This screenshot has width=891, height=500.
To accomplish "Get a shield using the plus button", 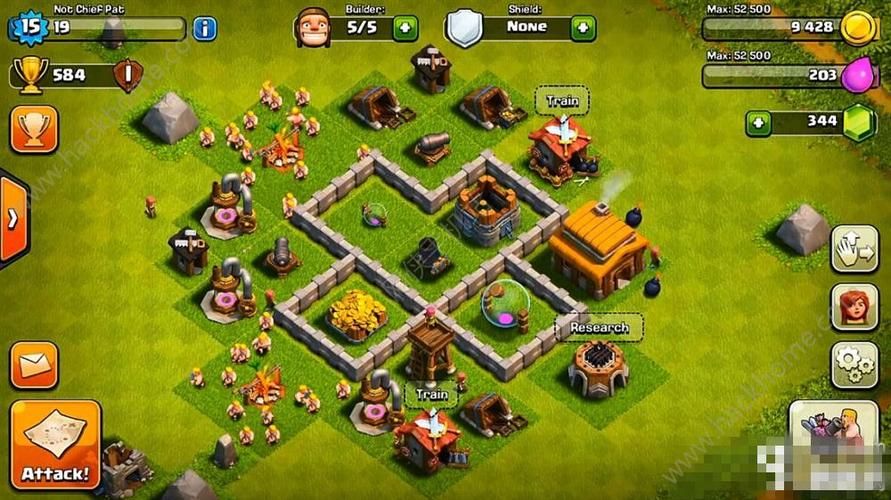I will point(582,28).
